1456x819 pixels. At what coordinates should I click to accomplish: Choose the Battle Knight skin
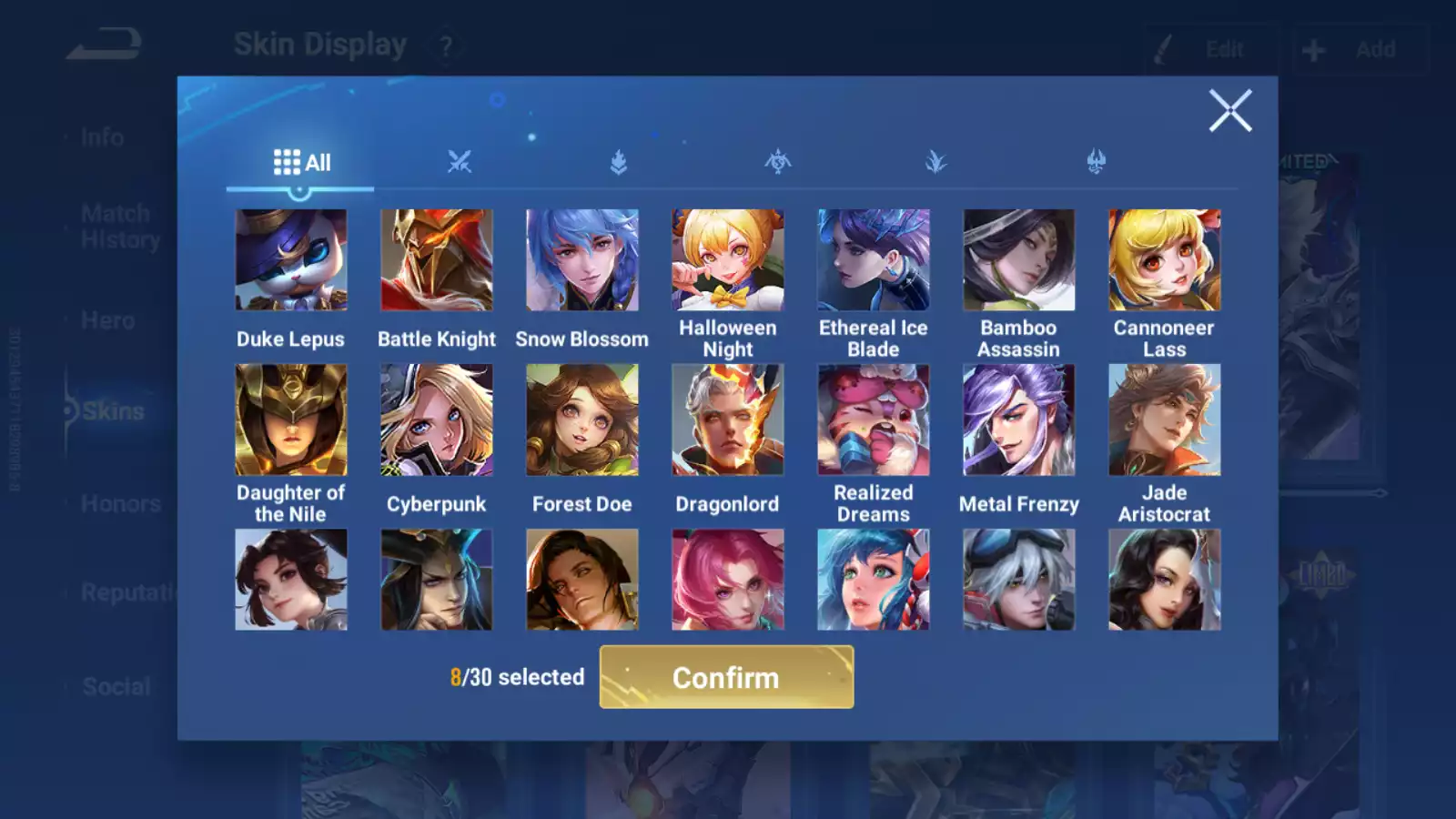436,261
